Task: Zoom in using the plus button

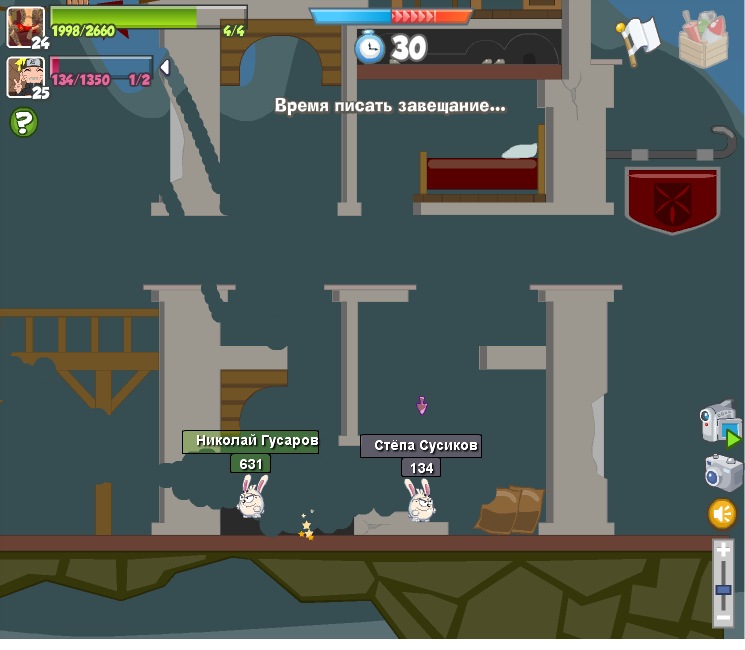Action: pos(723,551)
